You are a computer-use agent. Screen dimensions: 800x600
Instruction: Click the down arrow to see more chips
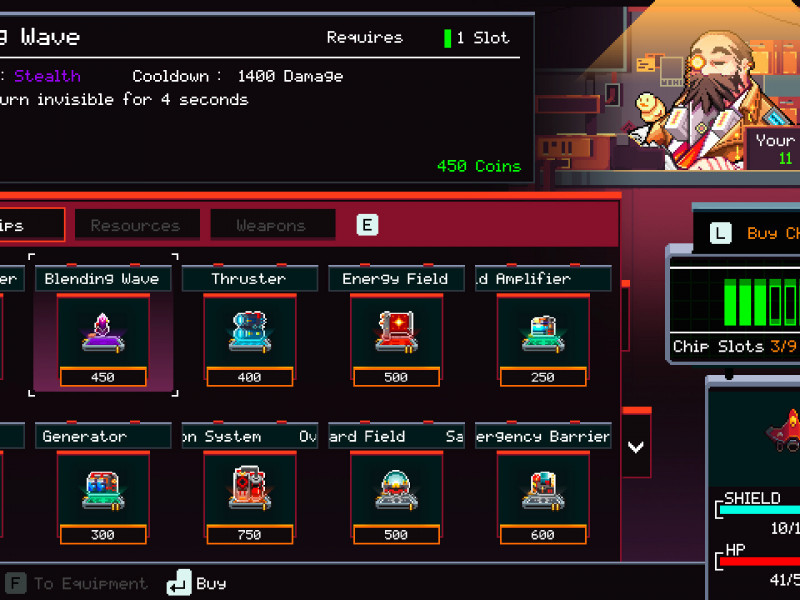click(x=636, y=446)
